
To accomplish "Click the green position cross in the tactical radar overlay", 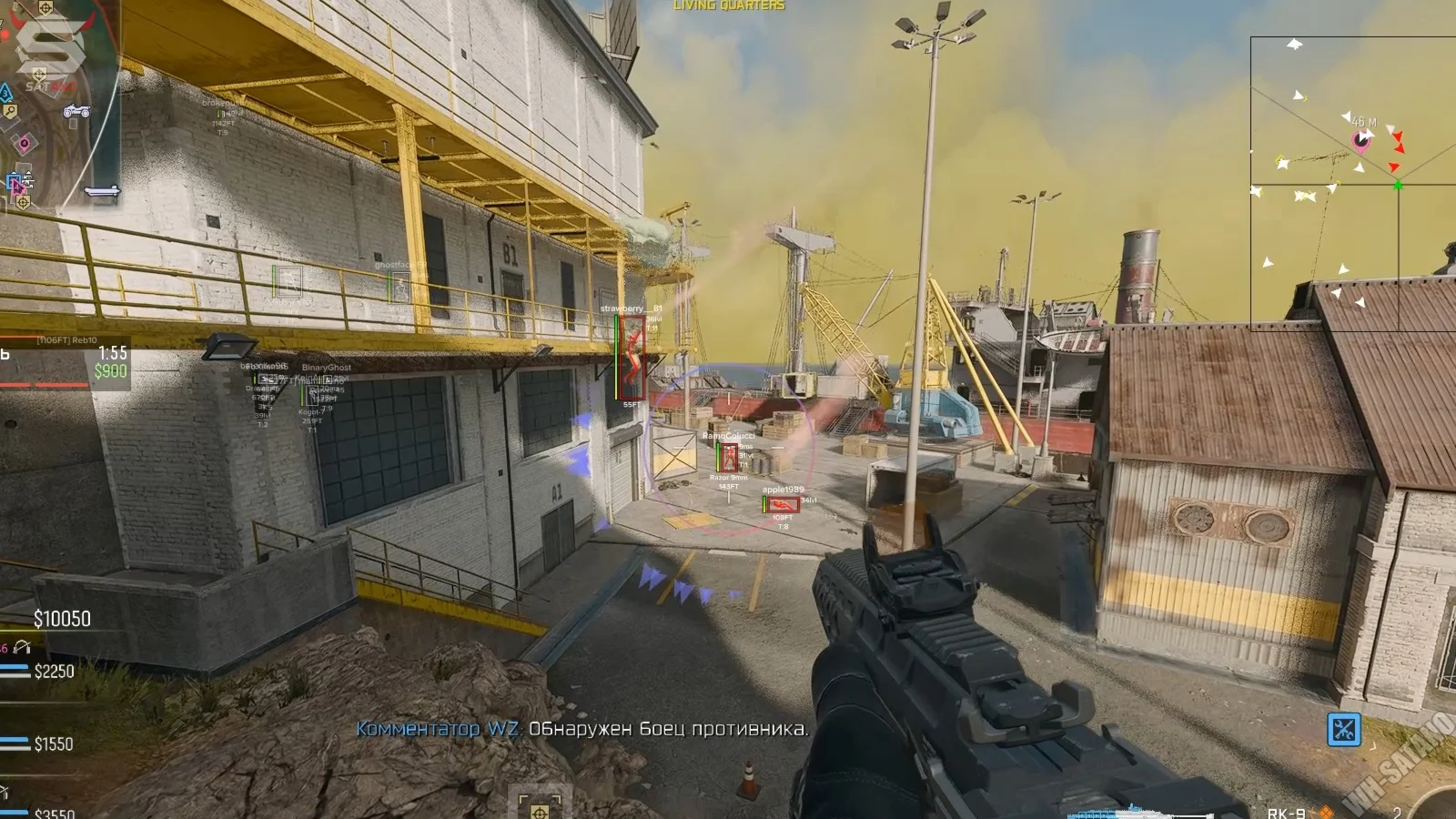I will pos(1399,184).
